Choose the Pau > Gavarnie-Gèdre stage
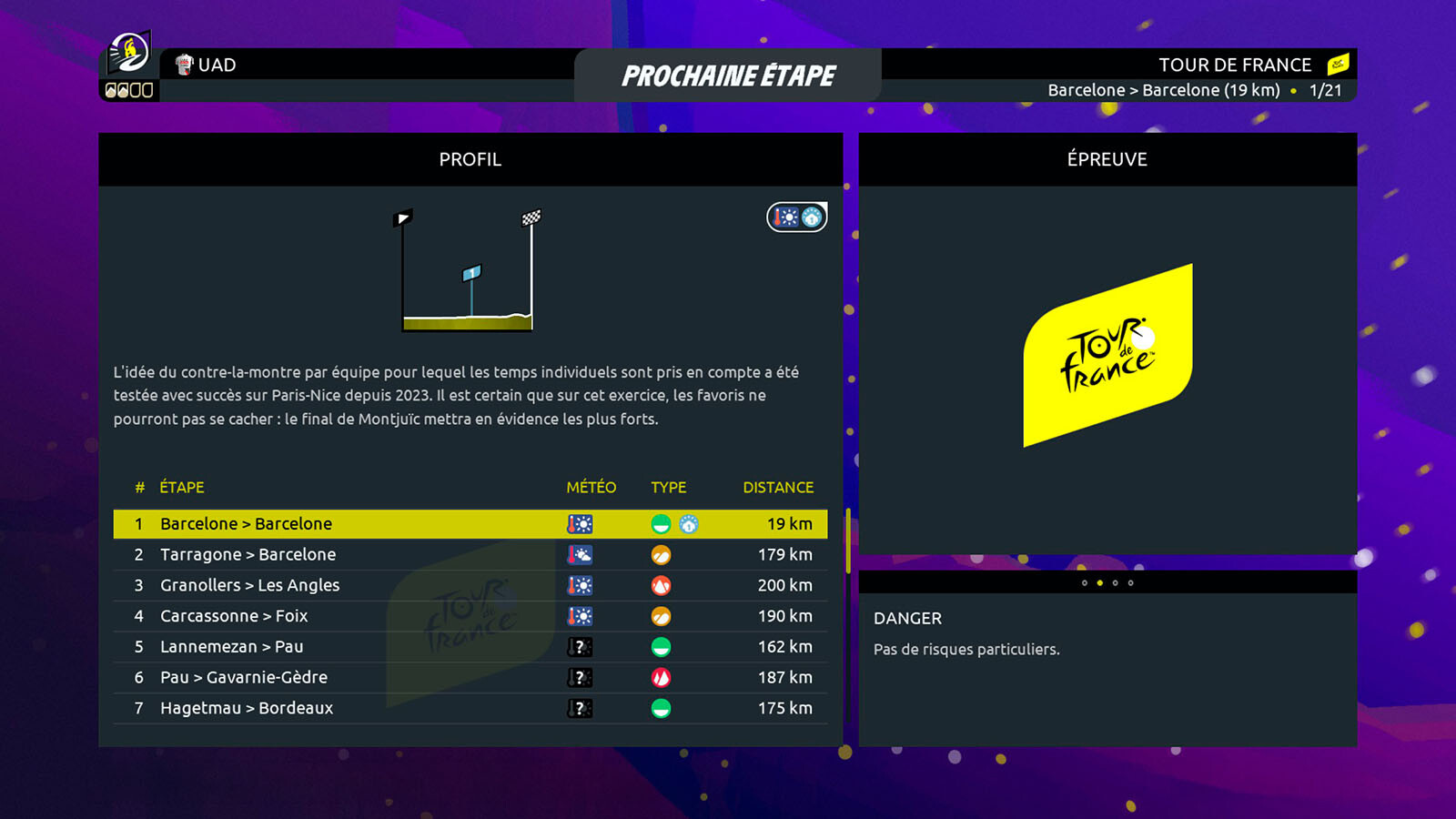 (x=470, y=678)
